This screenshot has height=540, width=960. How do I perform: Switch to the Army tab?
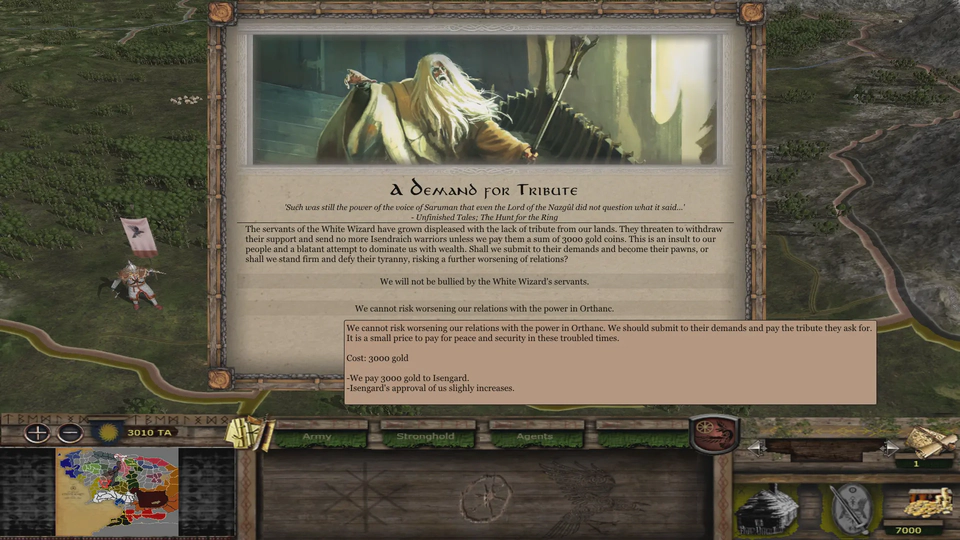pos(319,437)
